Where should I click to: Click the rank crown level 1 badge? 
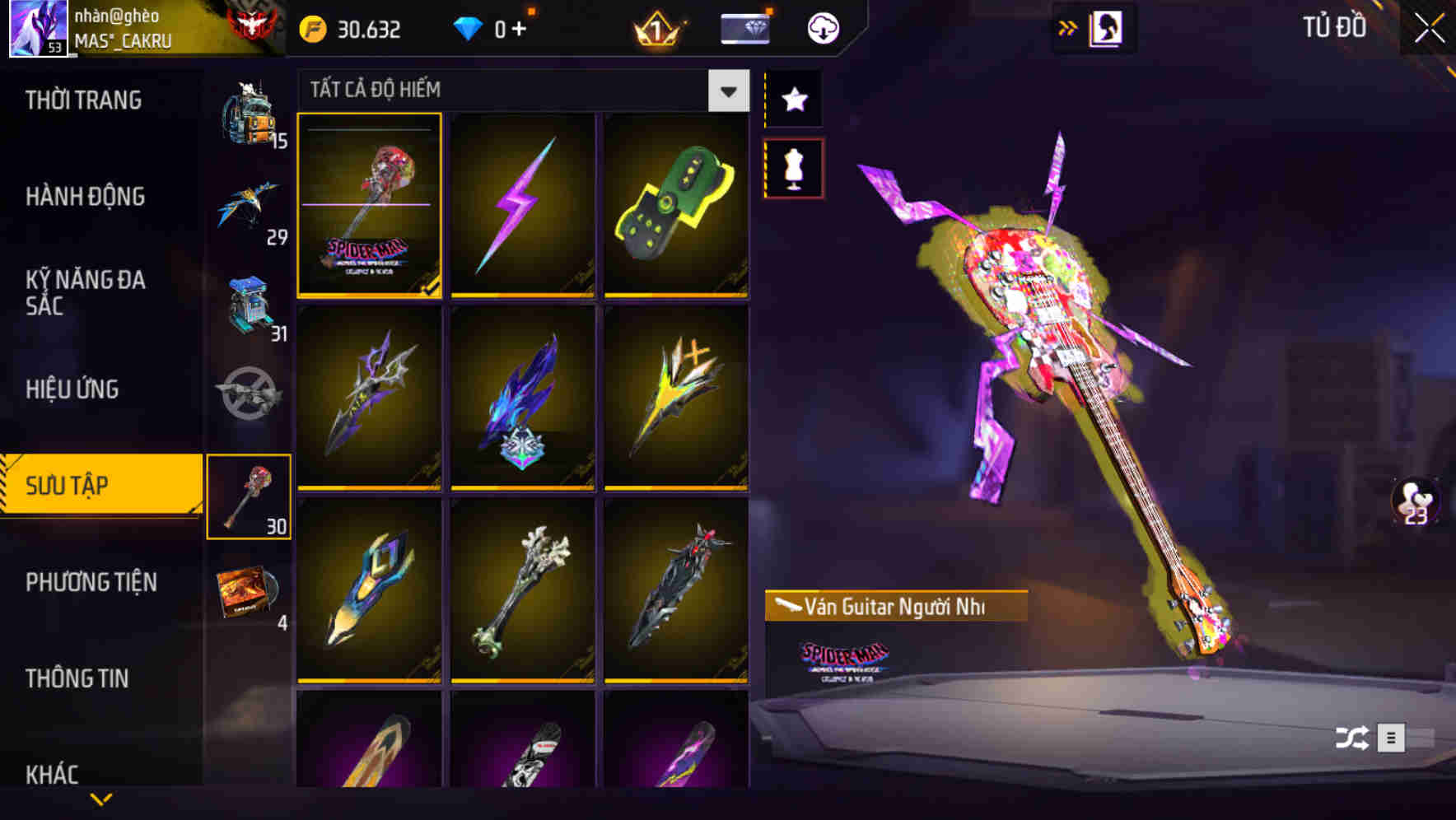pyautogui.click(x=655, y=27)
